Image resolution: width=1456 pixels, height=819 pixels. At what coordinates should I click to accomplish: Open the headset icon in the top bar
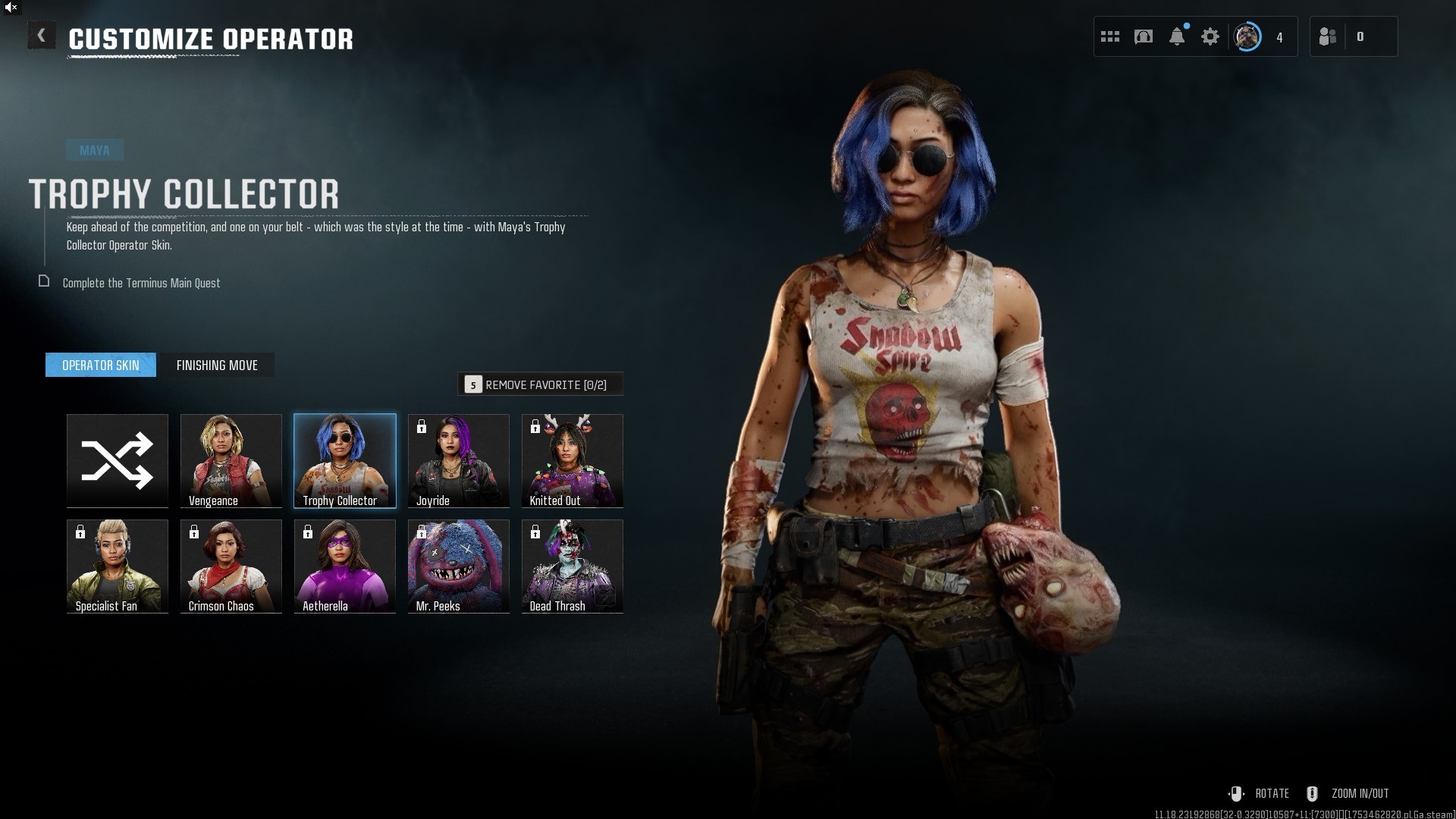point(1144,36)
